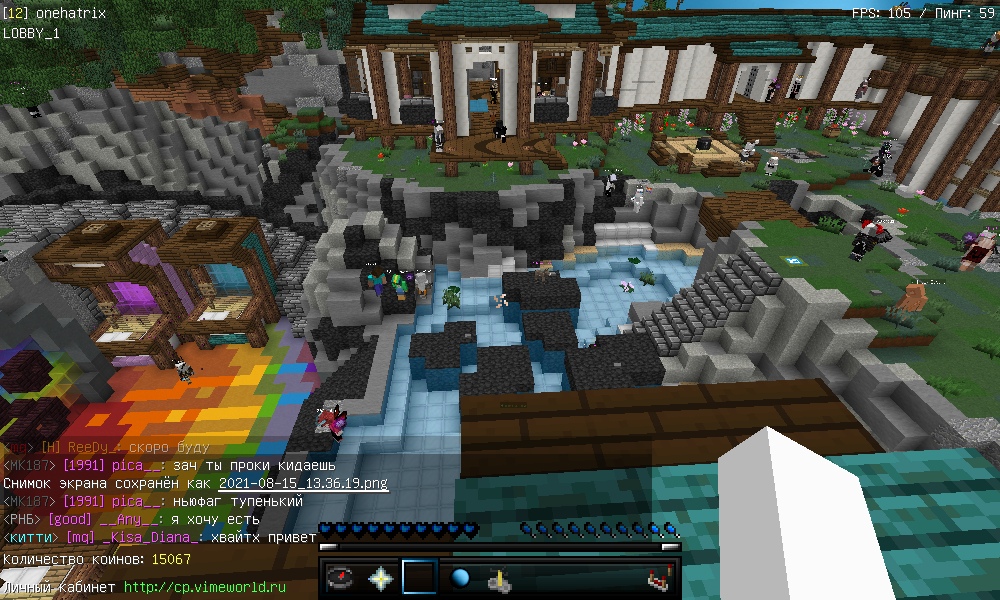Screen dimensions: 1000x600
Task: Choose the blue orb hotbar slot
Action: pos(460,578)
